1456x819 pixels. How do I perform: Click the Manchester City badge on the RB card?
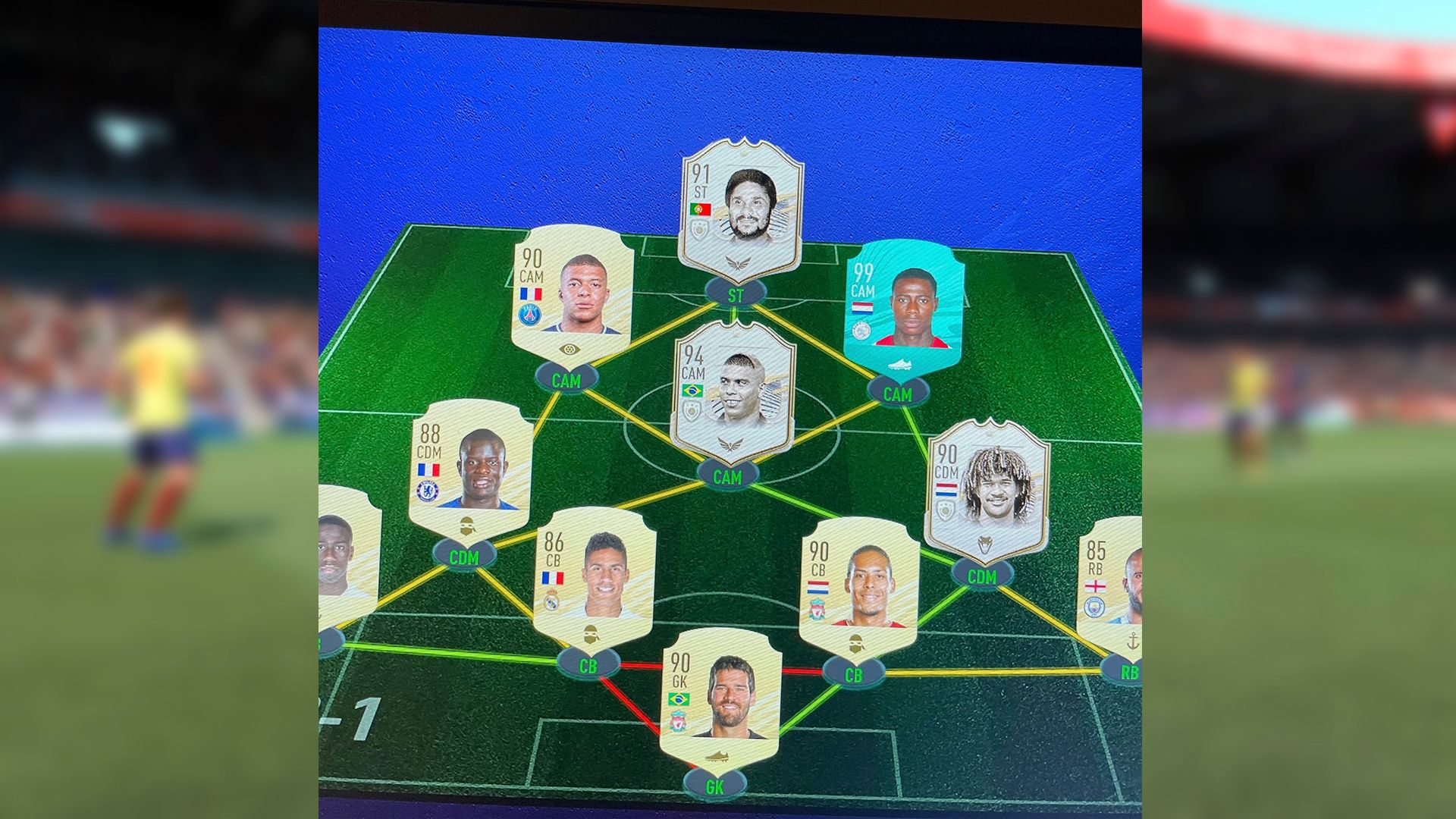pos(1094,607)
